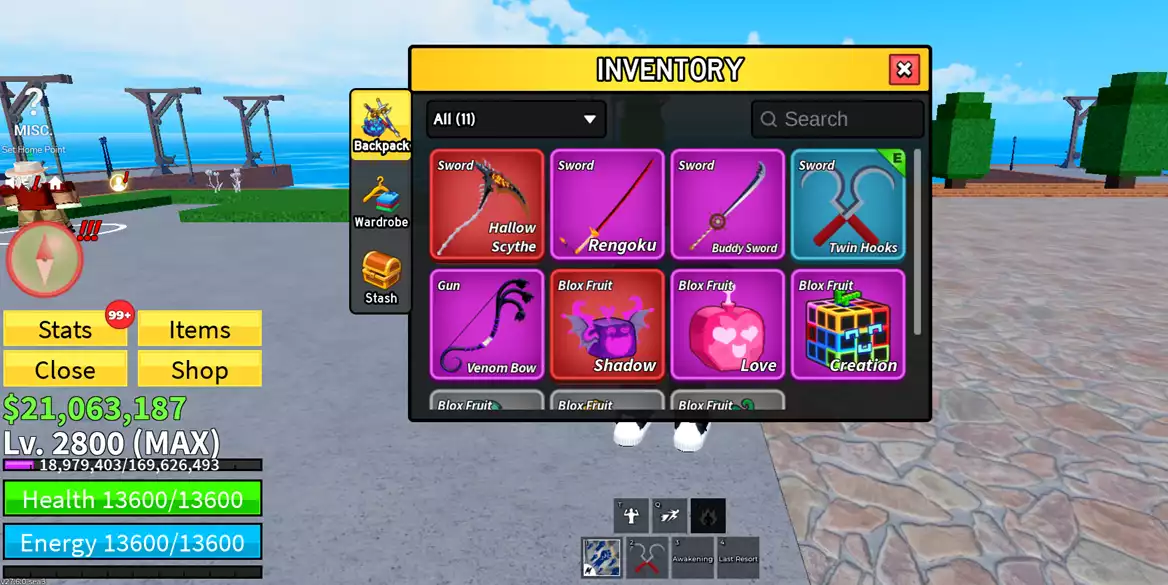This screenshot has height=585, width=1168.
Task: Click the red compass icon
Action: pos(44,259)
